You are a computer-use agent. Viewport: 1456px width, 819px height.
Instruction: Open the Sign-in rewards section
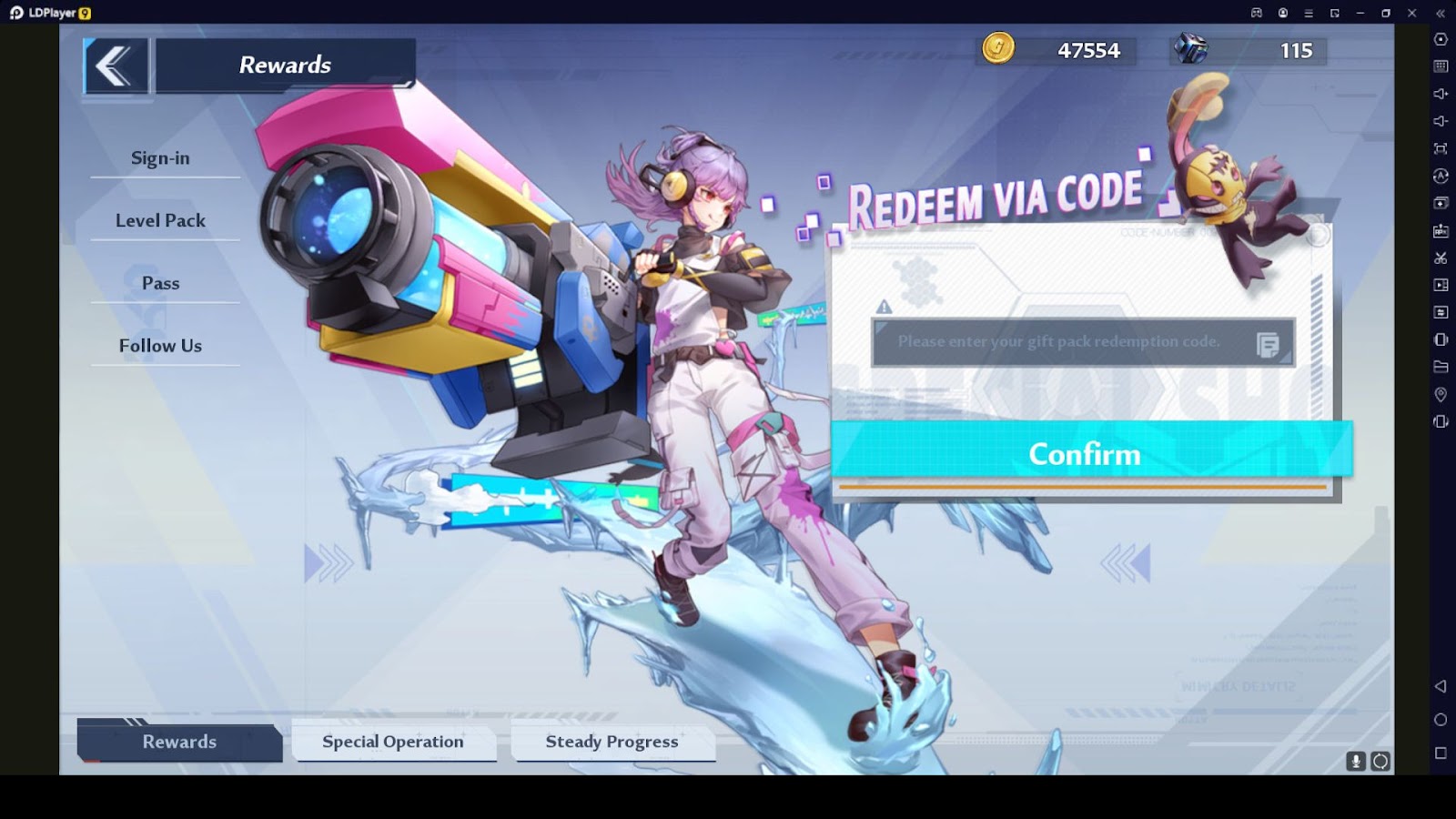pyautogui.click(x=161, y=158)
